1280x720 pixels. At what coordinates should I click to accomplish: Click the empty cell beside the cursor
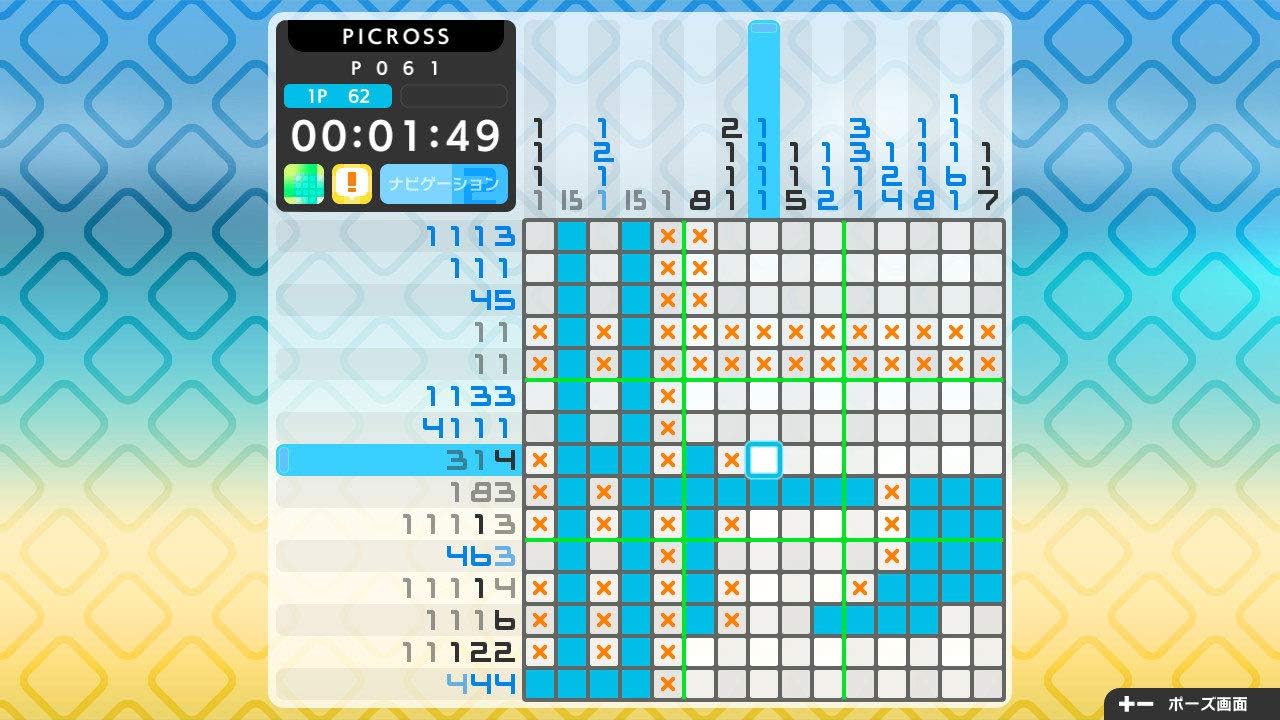(797, 460)
